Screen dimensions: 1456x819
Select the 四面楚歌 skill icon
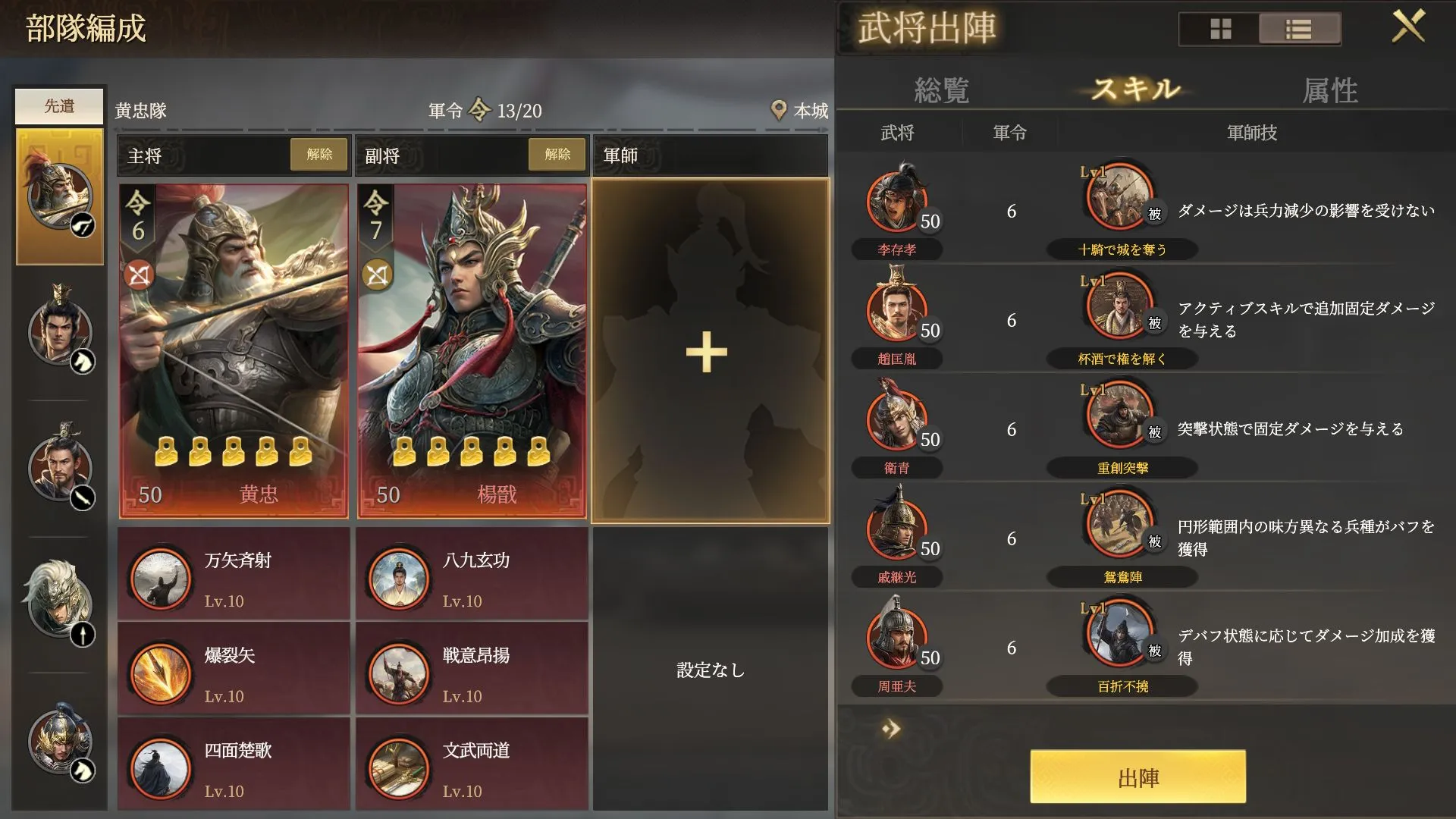(160, 766)
